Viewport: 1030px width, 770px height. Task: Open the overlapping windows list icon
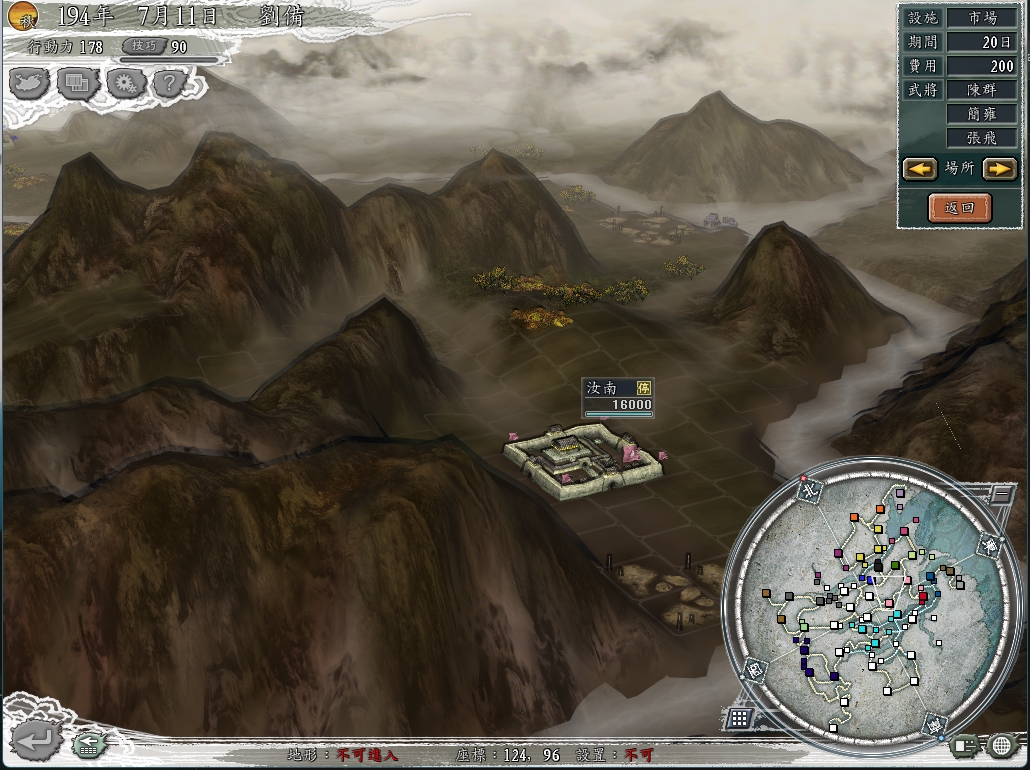pyautogui.click(x=77, y=83)
